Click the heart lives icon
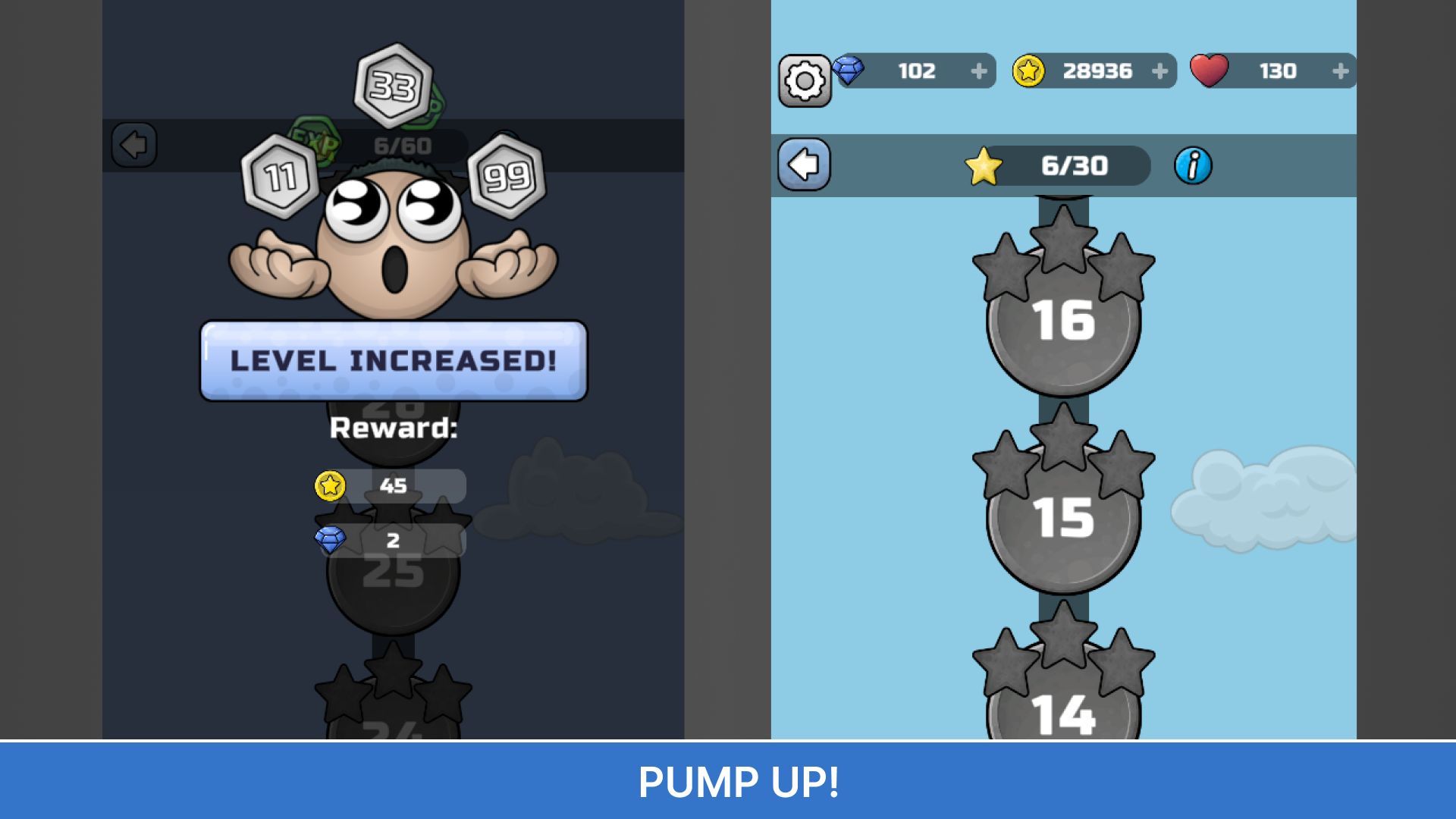 pos(1209,70)
